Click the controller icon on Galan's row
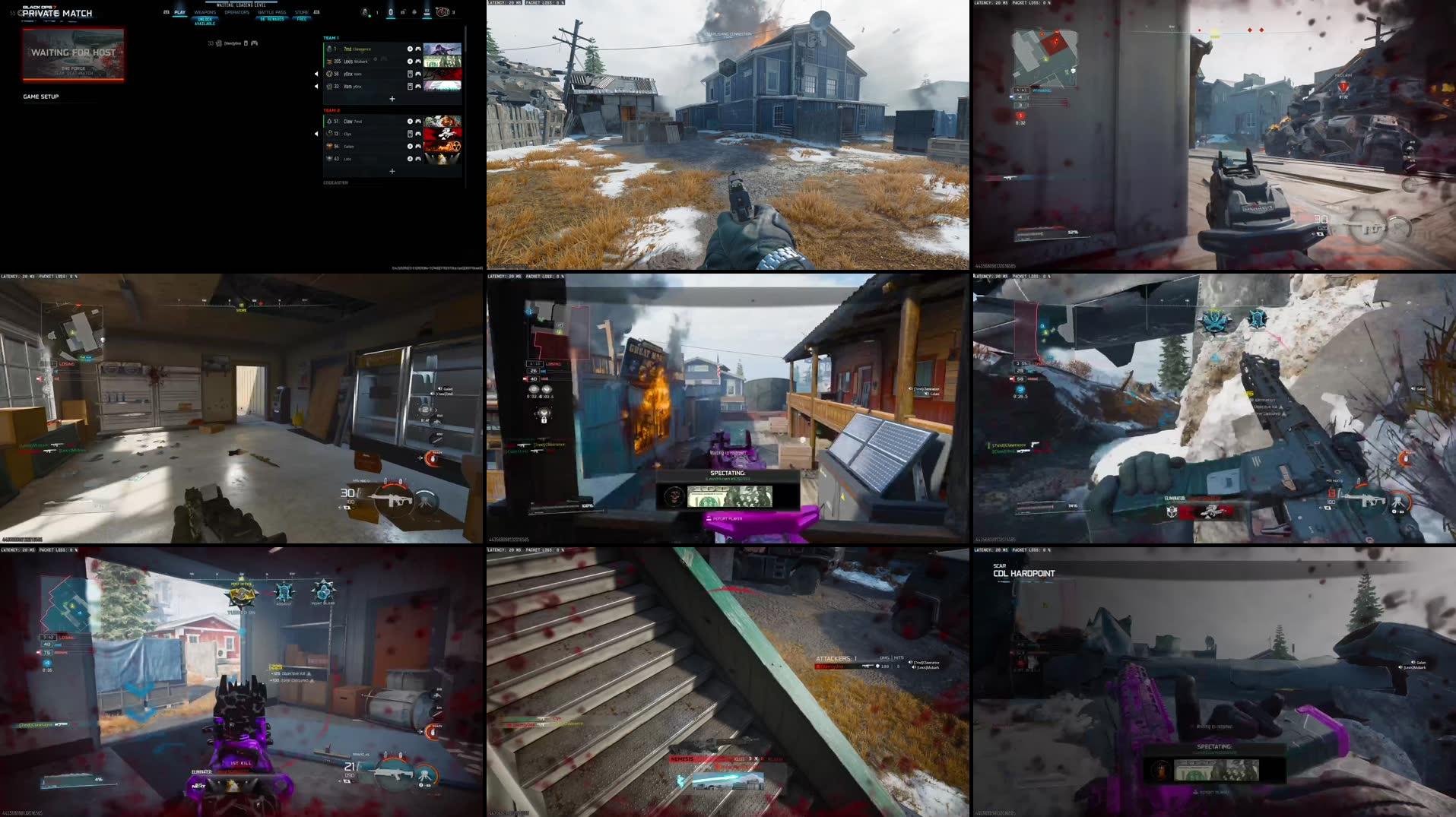Image resolution: width=1456 pixels, height=817 pixels. [x=418, y=147]
